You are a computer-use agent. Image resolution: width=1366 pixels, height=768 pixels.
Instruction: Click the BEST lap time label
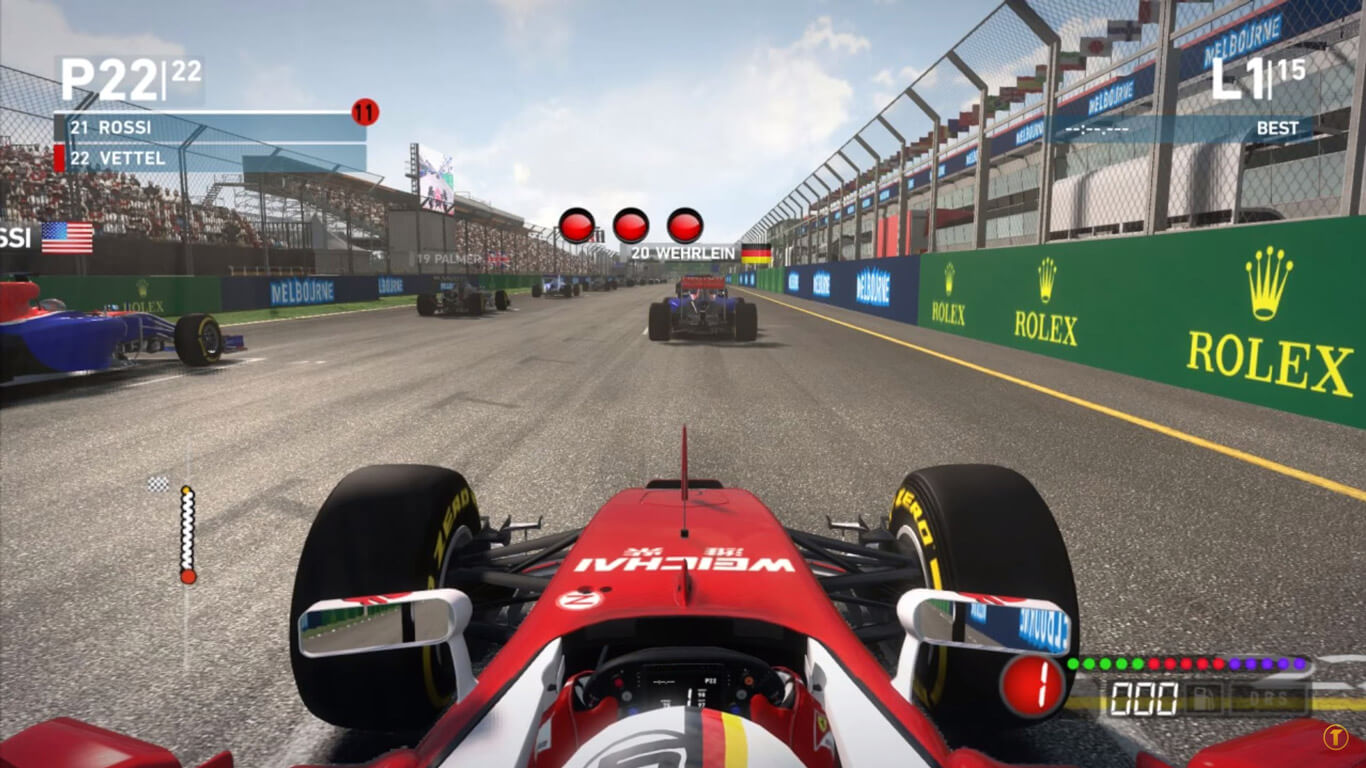point(1277,128)
